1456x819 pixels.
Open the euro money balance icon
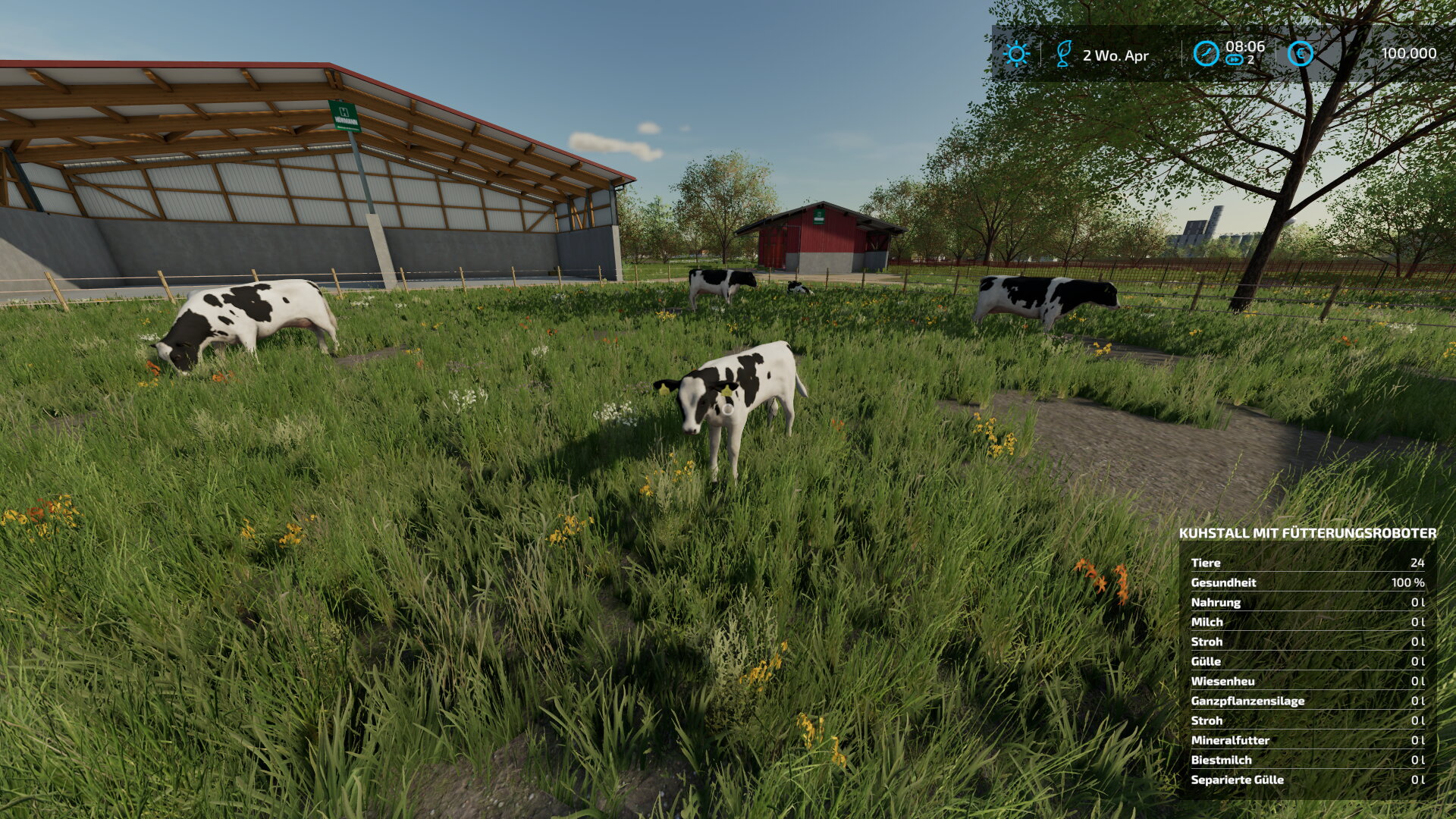1301,54
